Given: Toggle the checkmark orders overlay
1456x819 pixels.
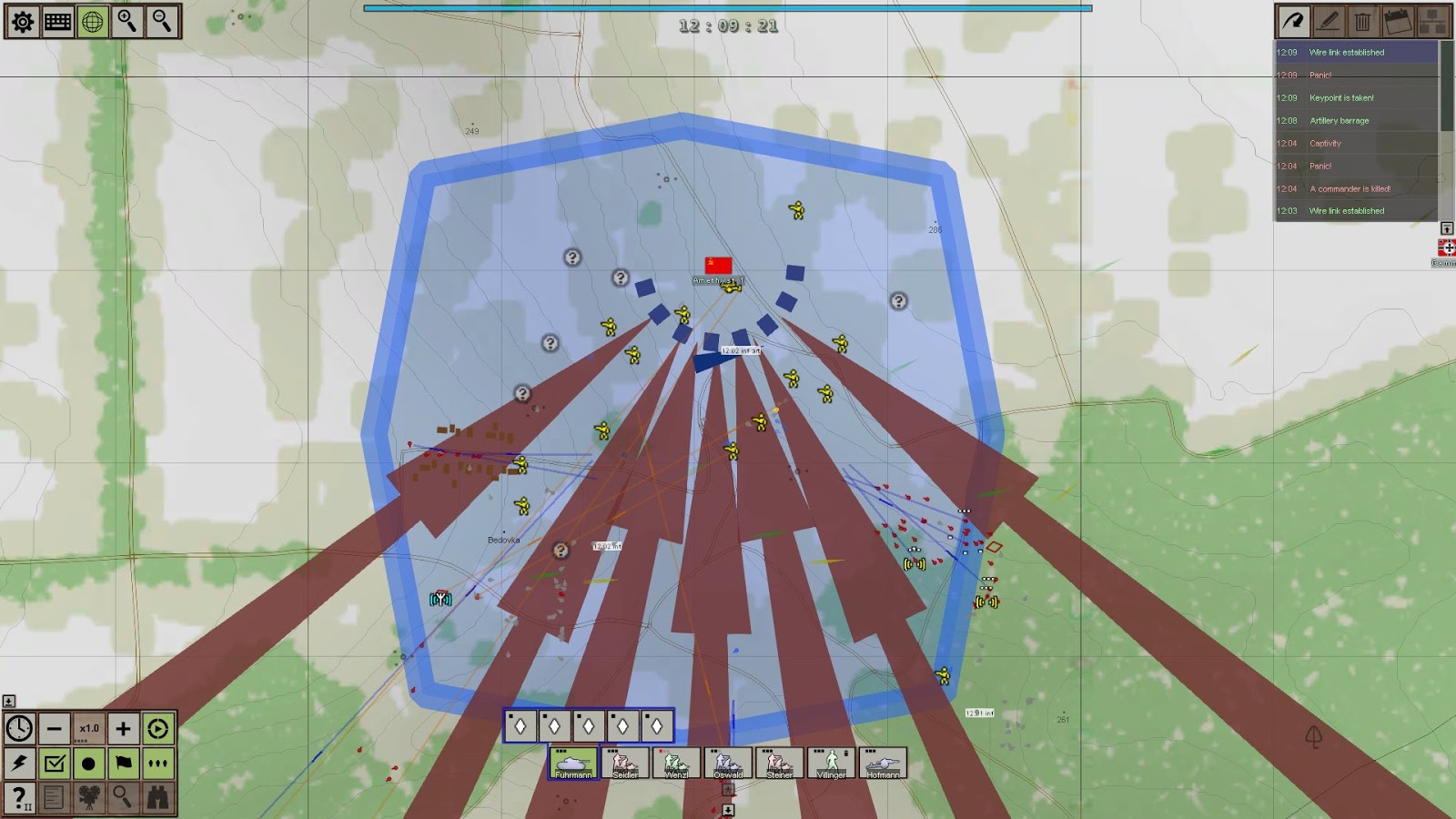Looking at the screenshot, I should 56,763.
